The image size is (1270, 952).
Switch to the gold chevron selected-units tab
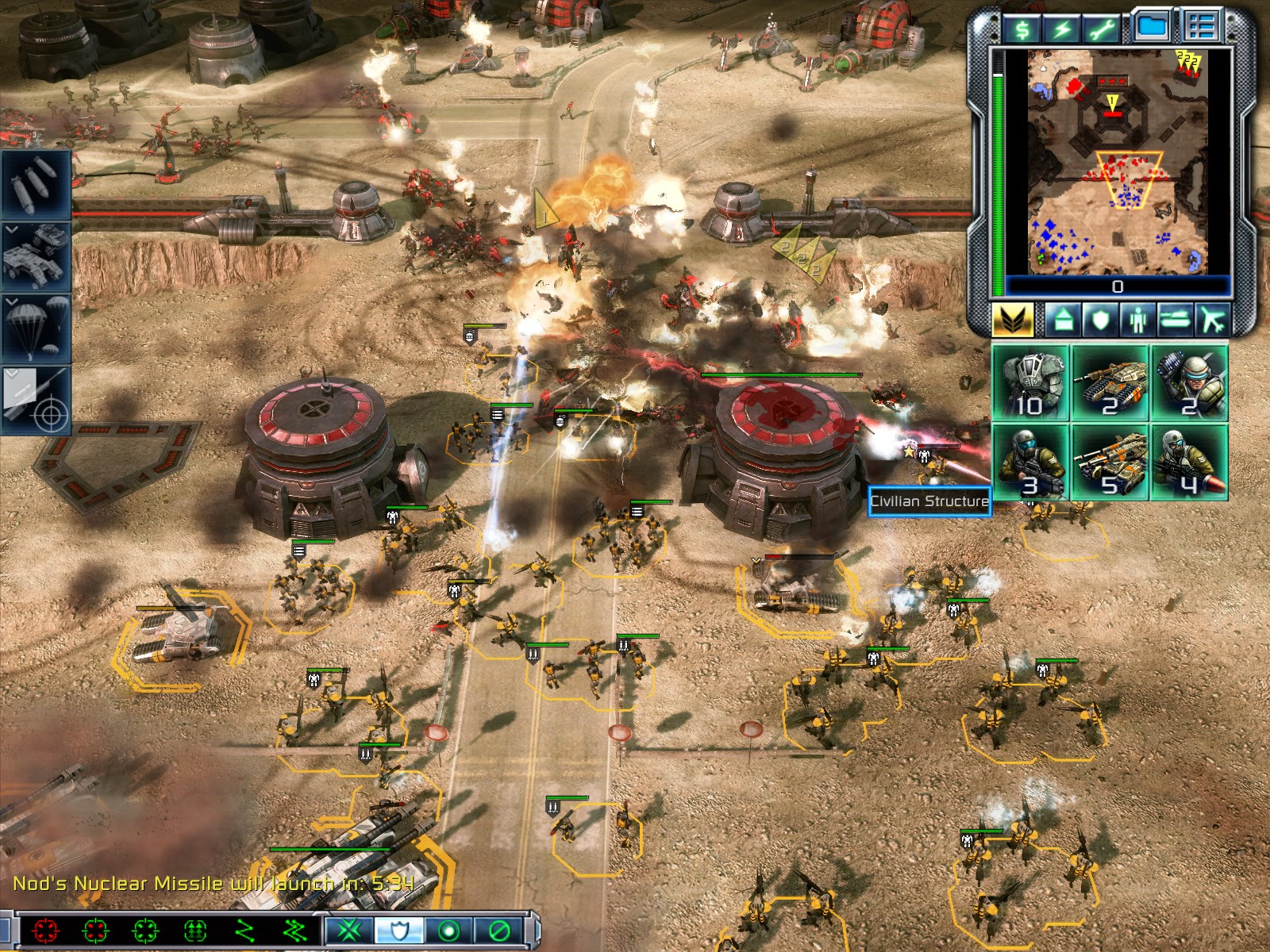[x=1012, y=321]
